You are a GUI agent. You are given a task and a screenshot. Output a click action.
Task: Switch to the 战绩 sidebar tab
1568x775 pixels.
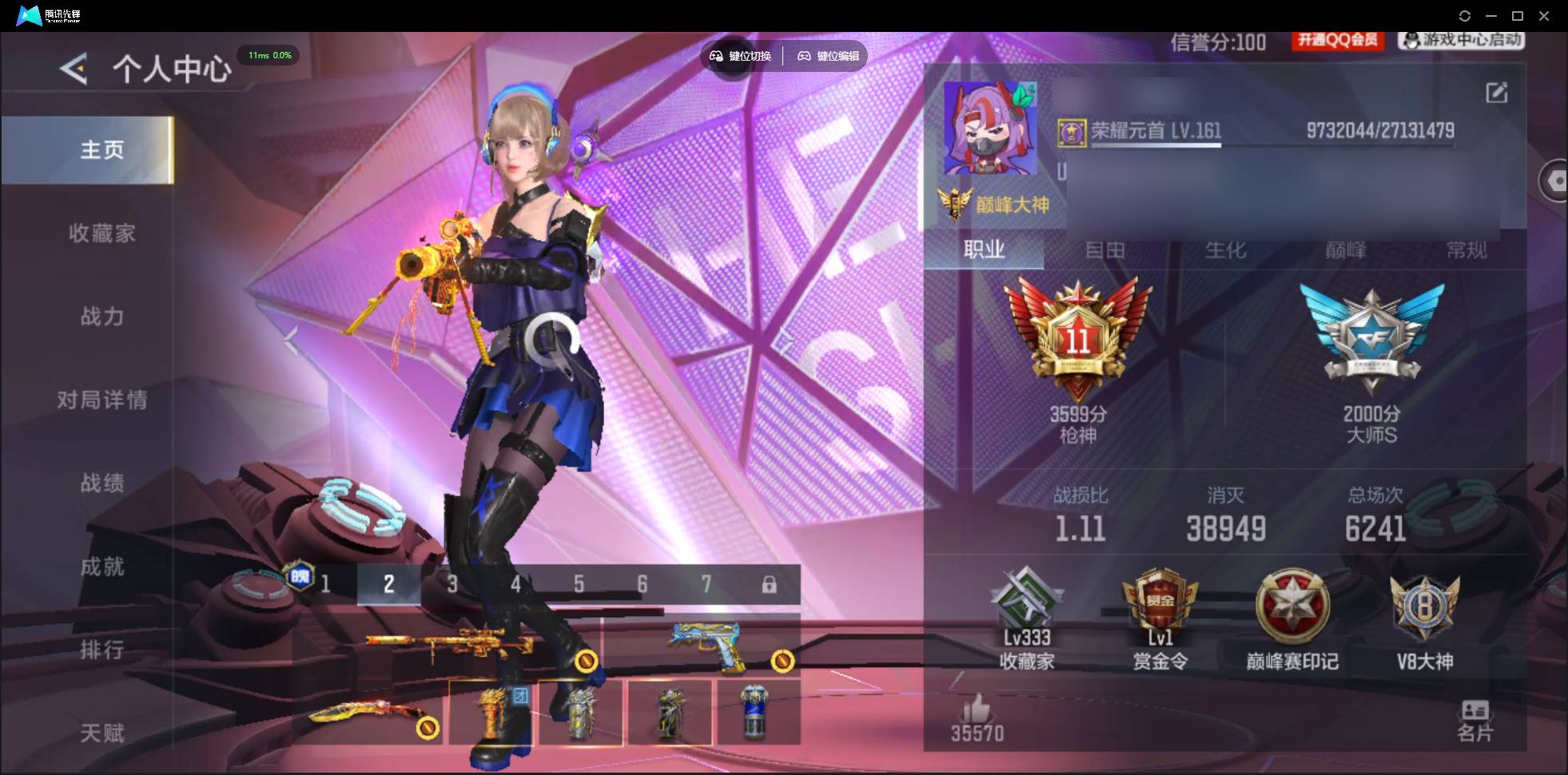tap(102, 483)
